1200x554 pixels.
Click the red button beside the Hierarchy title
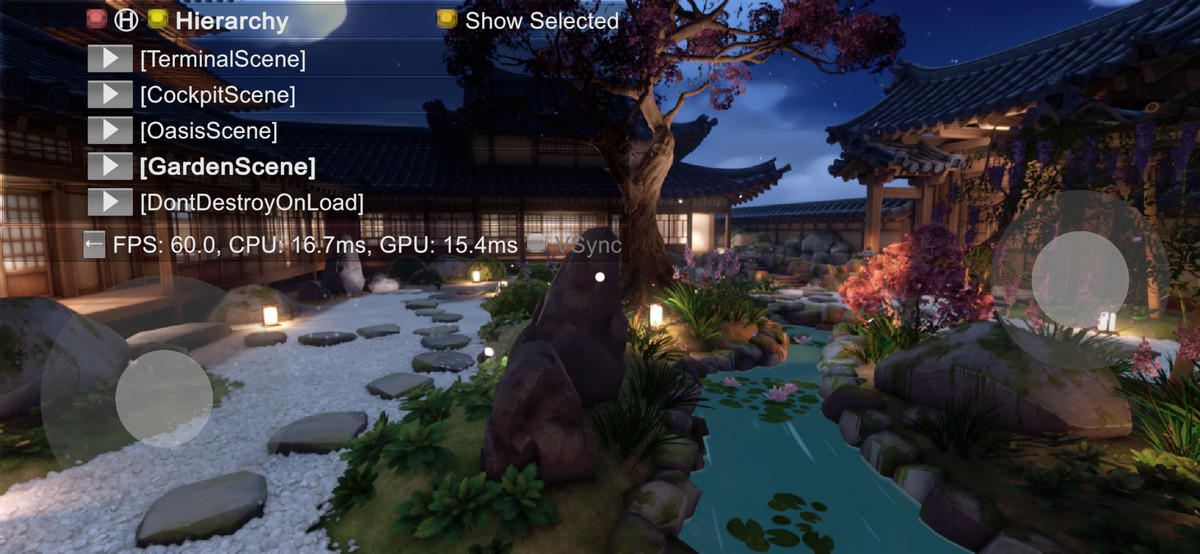[96, 20]
